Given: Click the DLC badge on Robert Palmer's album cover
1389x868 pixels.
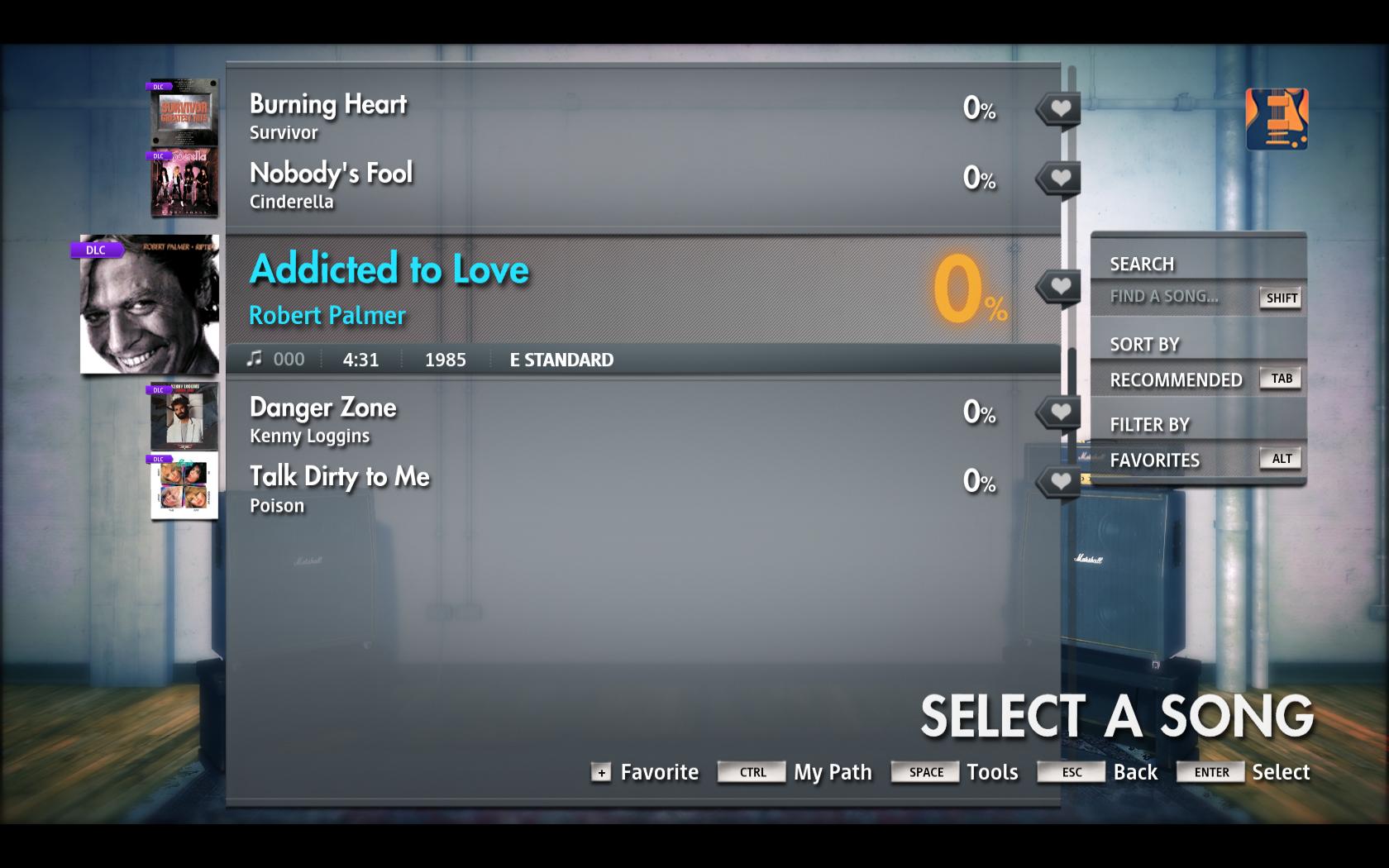Looking at the screenshot, I should (95, 249).
